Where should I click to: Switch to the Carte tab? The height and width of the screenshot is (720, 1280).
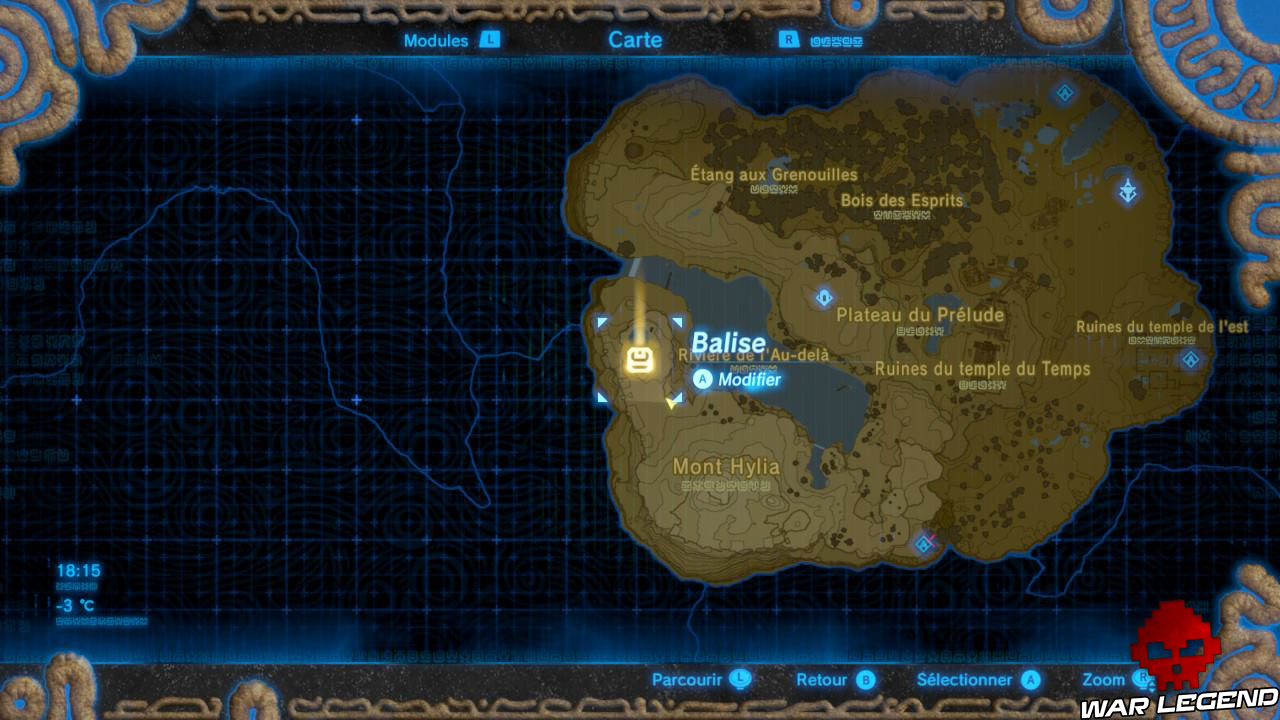pos(636,40)
